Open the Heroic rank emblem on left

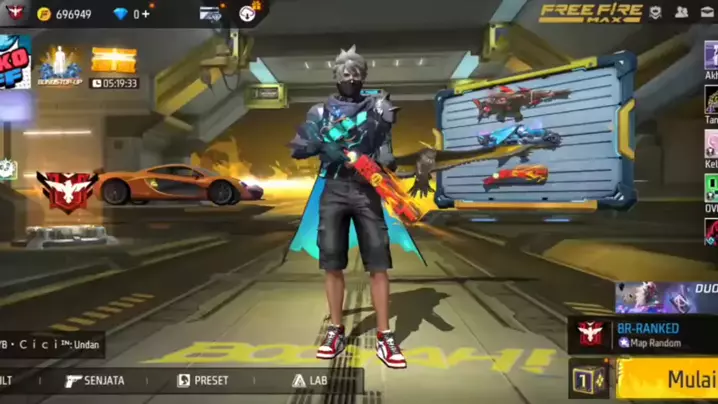(66, 191)
